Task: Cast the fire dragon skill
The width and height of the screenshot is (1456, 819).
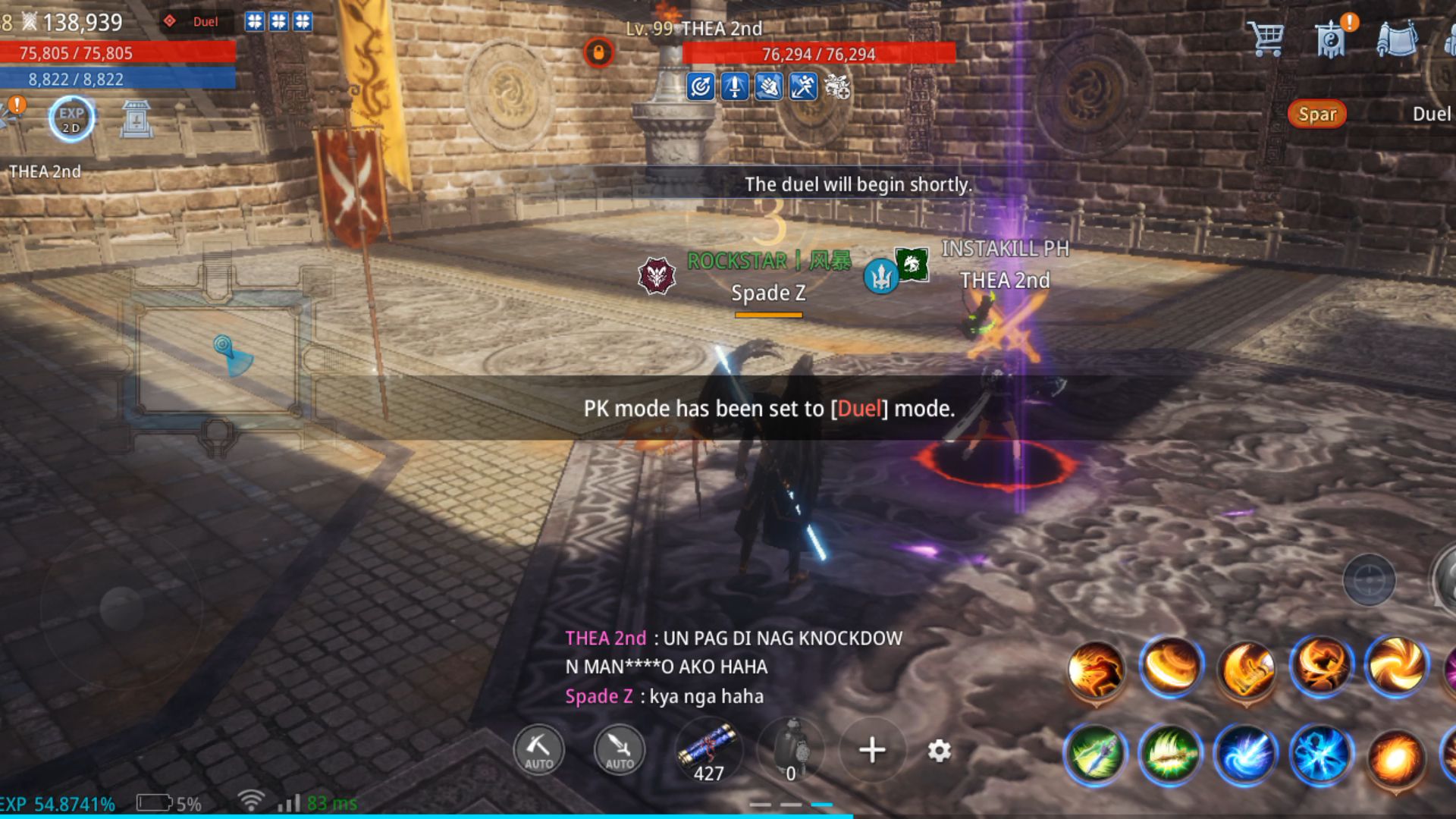Action: 1094,669
